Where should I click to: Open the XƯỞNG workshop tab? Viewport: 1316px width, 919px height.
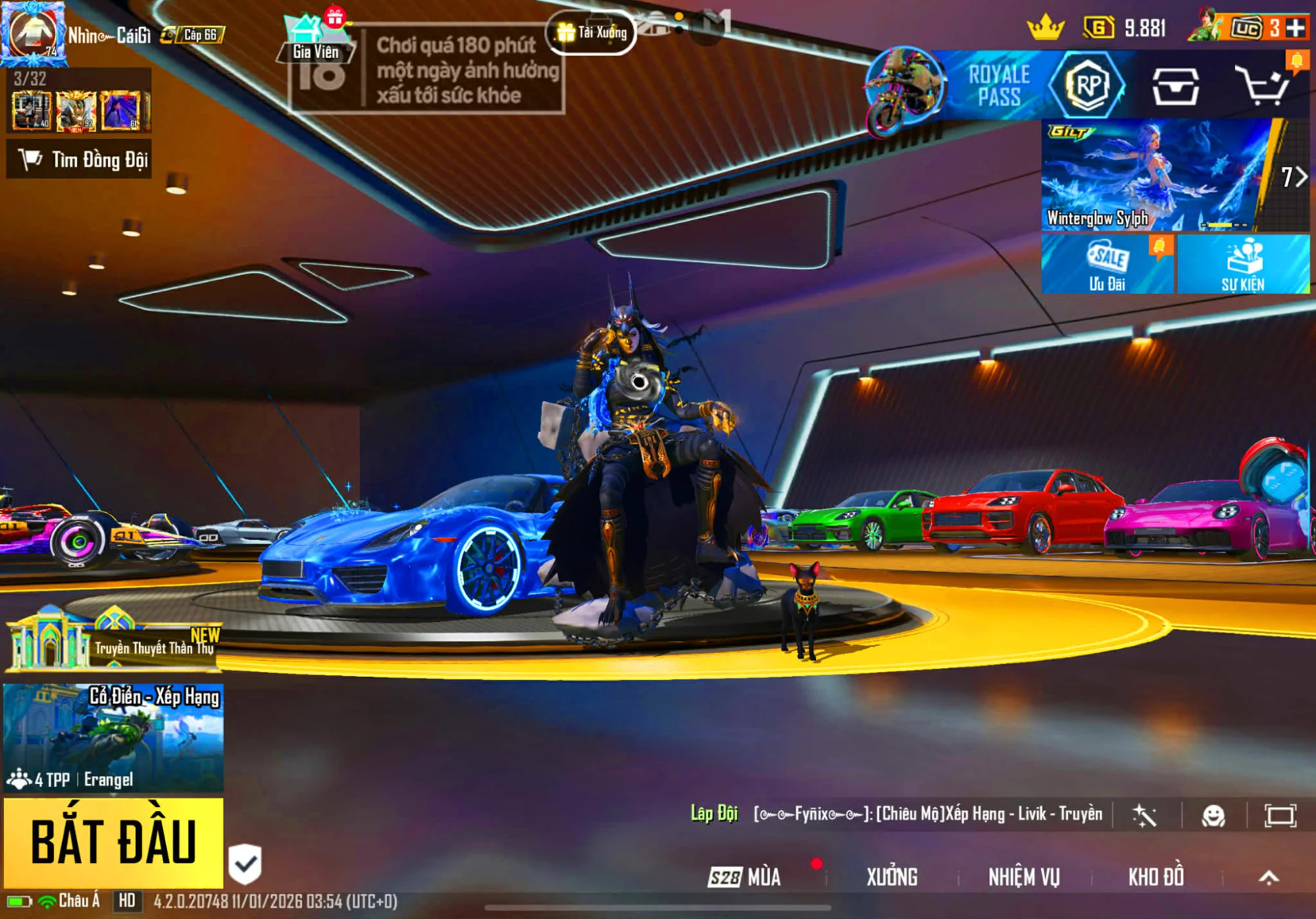(x=892, y=877)
